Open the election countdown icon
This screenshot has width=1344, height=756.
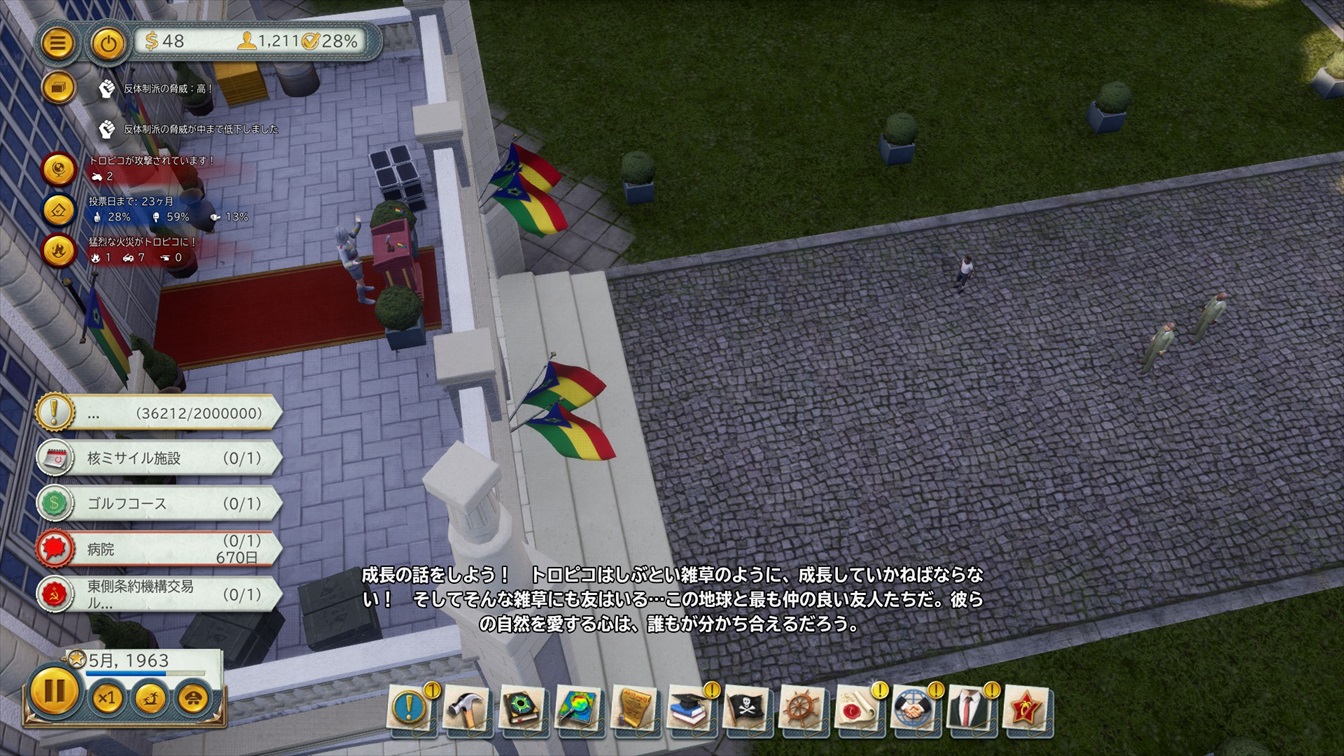59,209
